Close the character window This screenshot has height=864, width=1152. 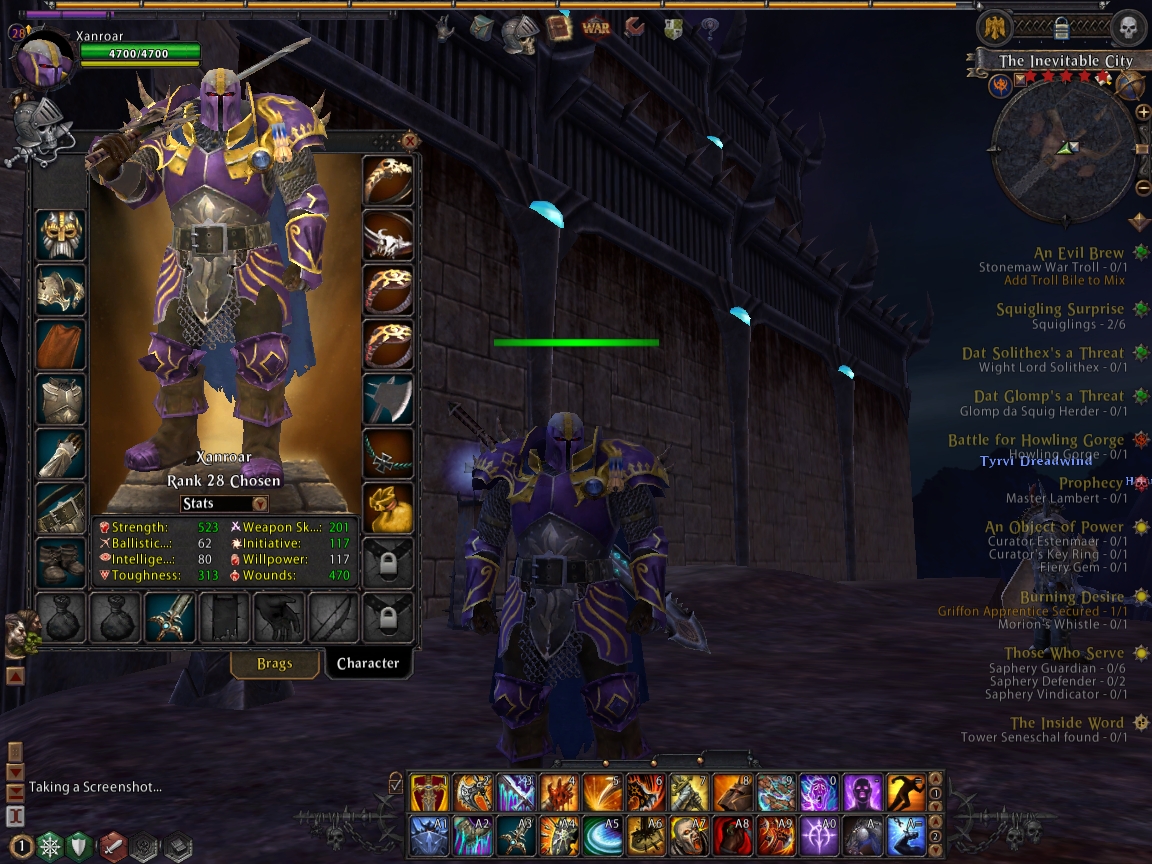pos(409,141)
